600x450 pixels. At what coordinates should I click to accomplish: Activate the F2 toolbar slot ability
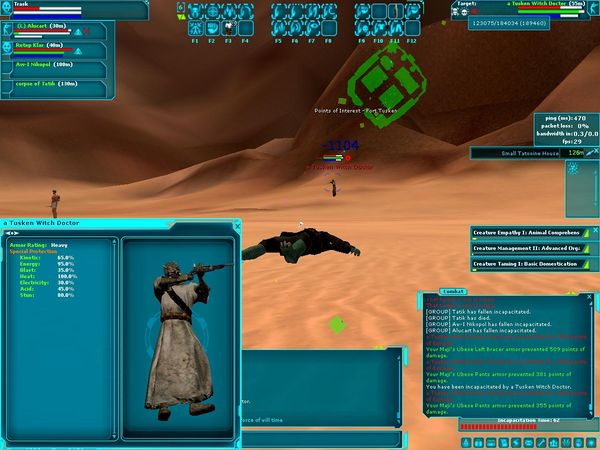tap(212, 14)
